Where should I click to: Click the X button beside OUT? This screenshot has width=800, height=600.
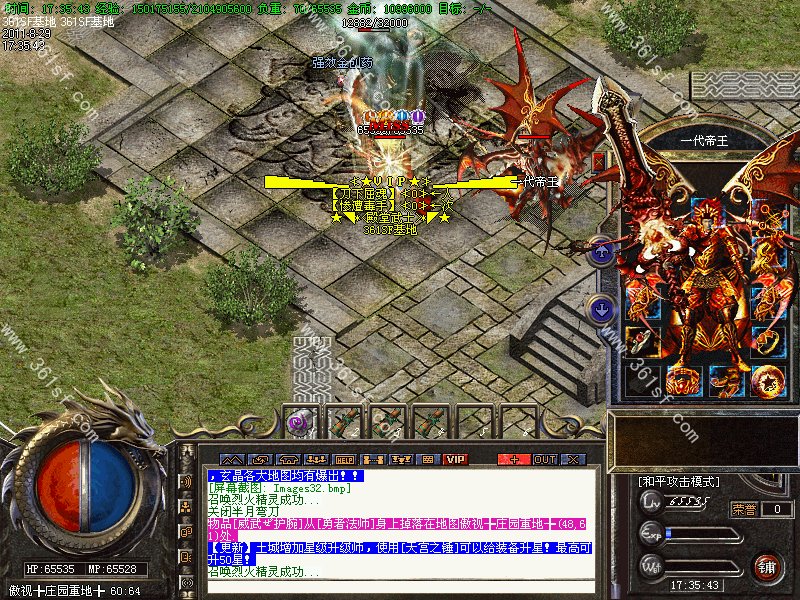(x=573, y=459)
